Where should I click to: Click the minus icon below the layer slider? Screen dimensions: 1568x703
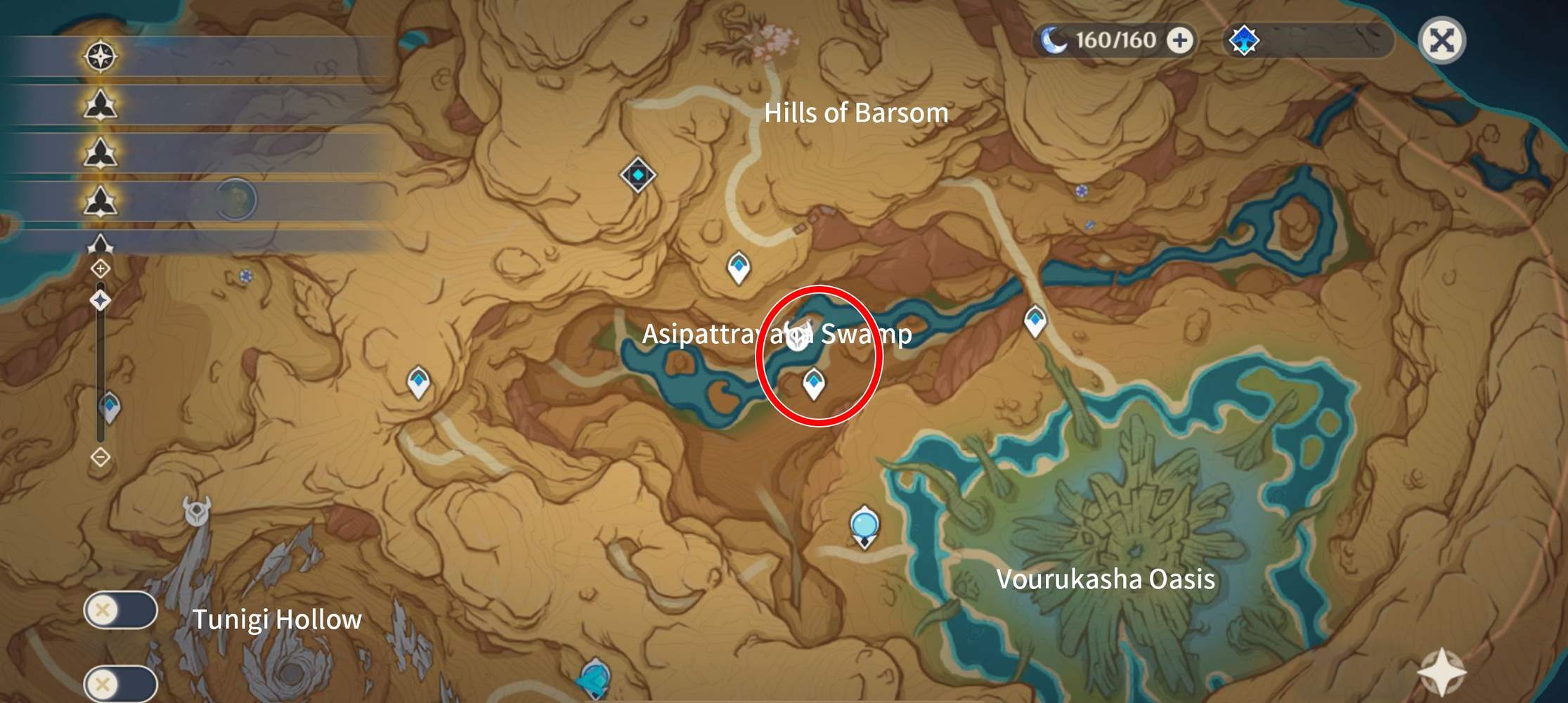pos(101,457)
